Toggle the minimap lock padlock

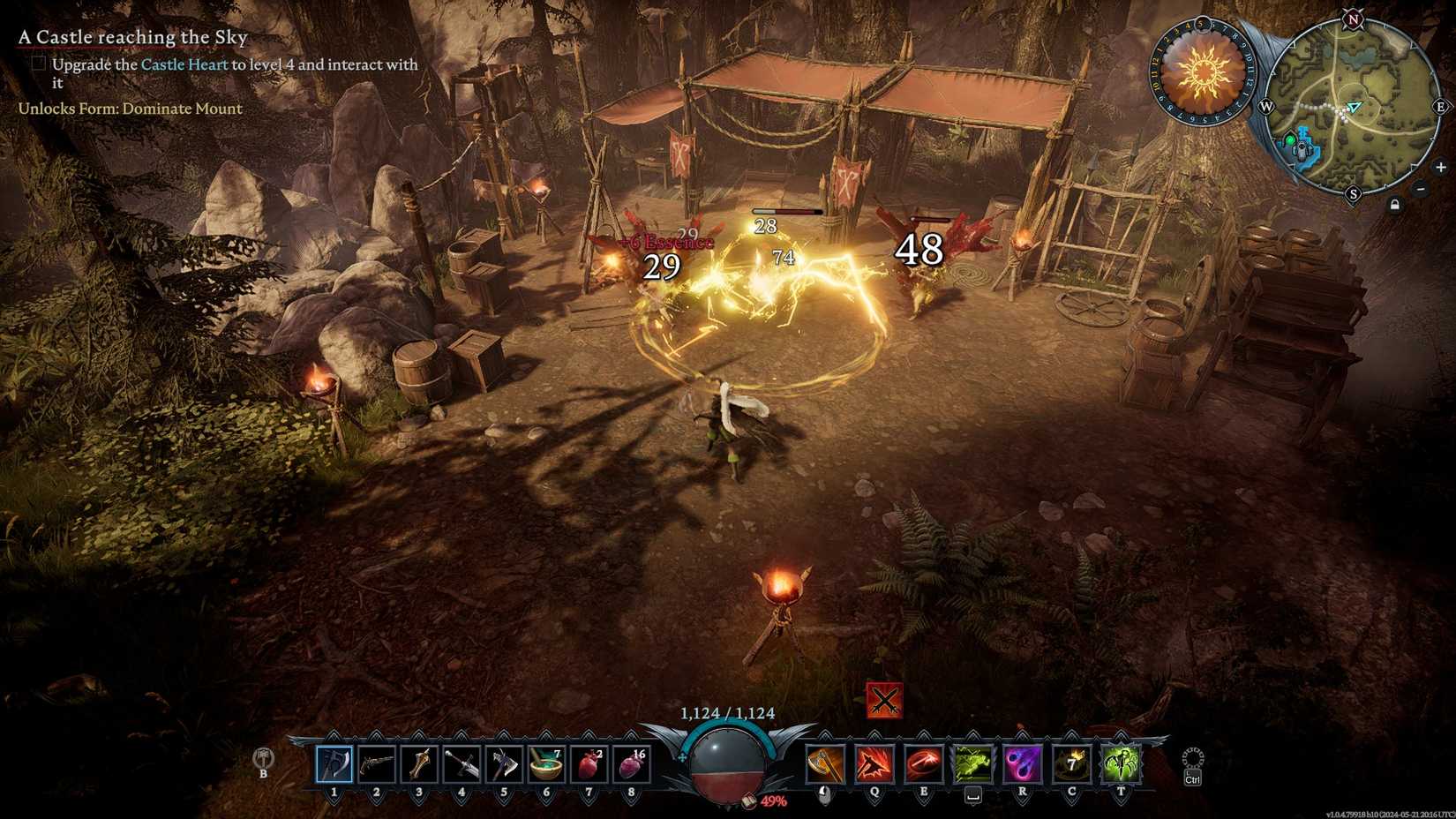point(1395,204)
